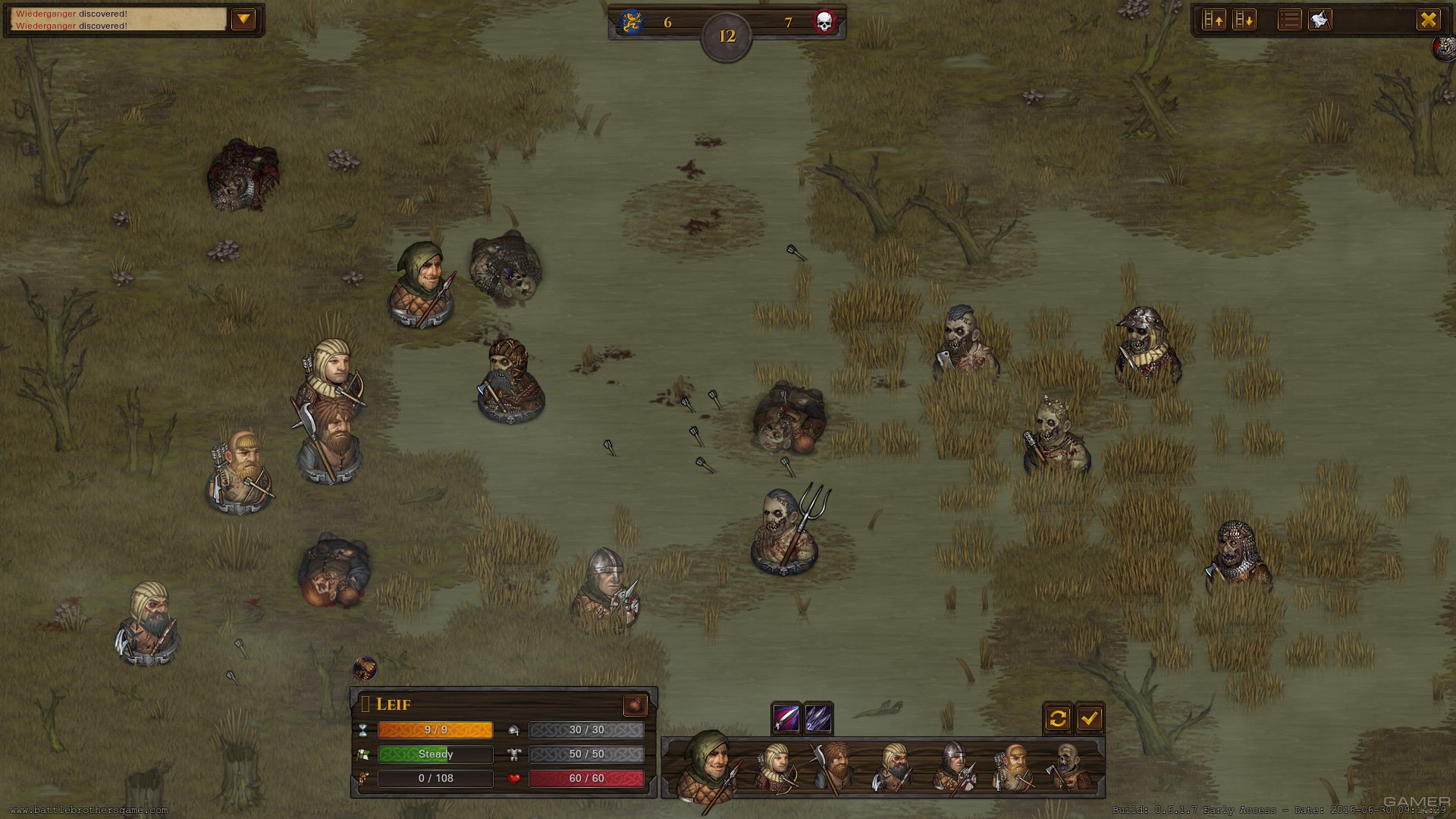This screenshot has width=1456, height=819.
Task: Select the bowman portrait in turn order
Action: [x=777, y=767]
